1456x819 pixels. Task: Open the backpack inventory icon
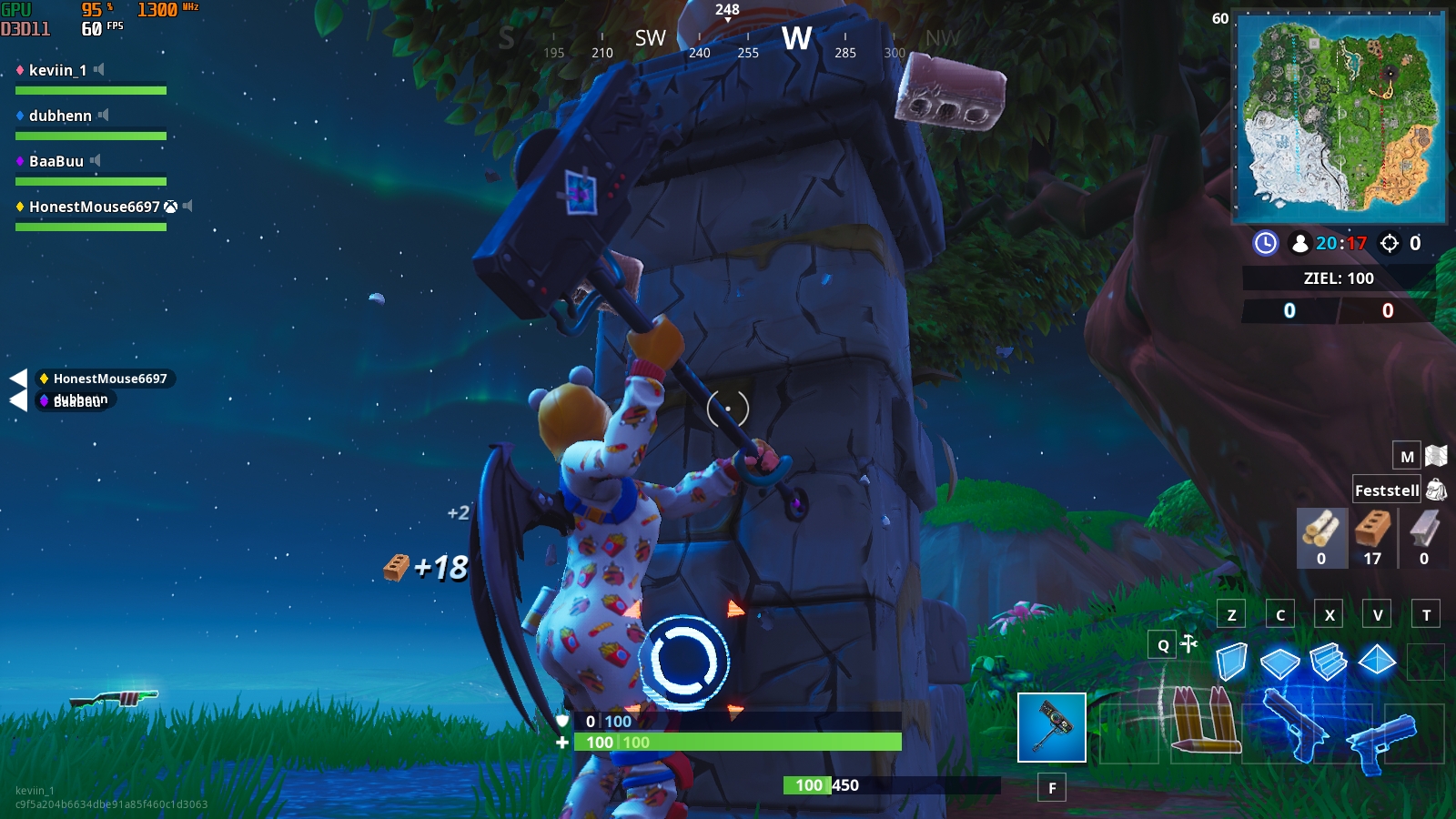(x=1436, y=489)
